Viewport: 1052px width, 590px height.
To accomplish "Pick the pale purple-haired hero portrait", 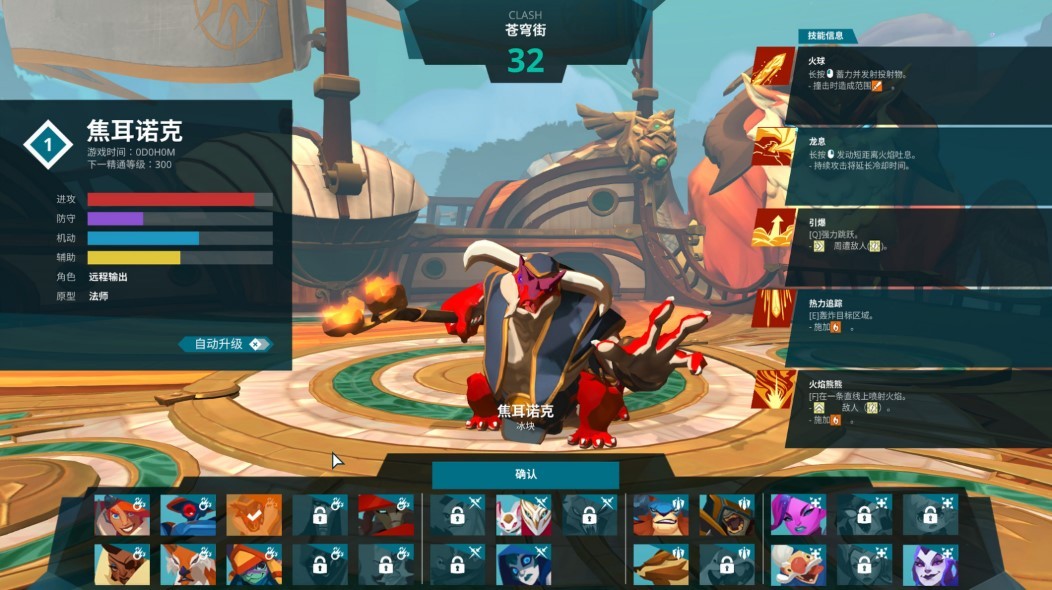I will 929,565.
